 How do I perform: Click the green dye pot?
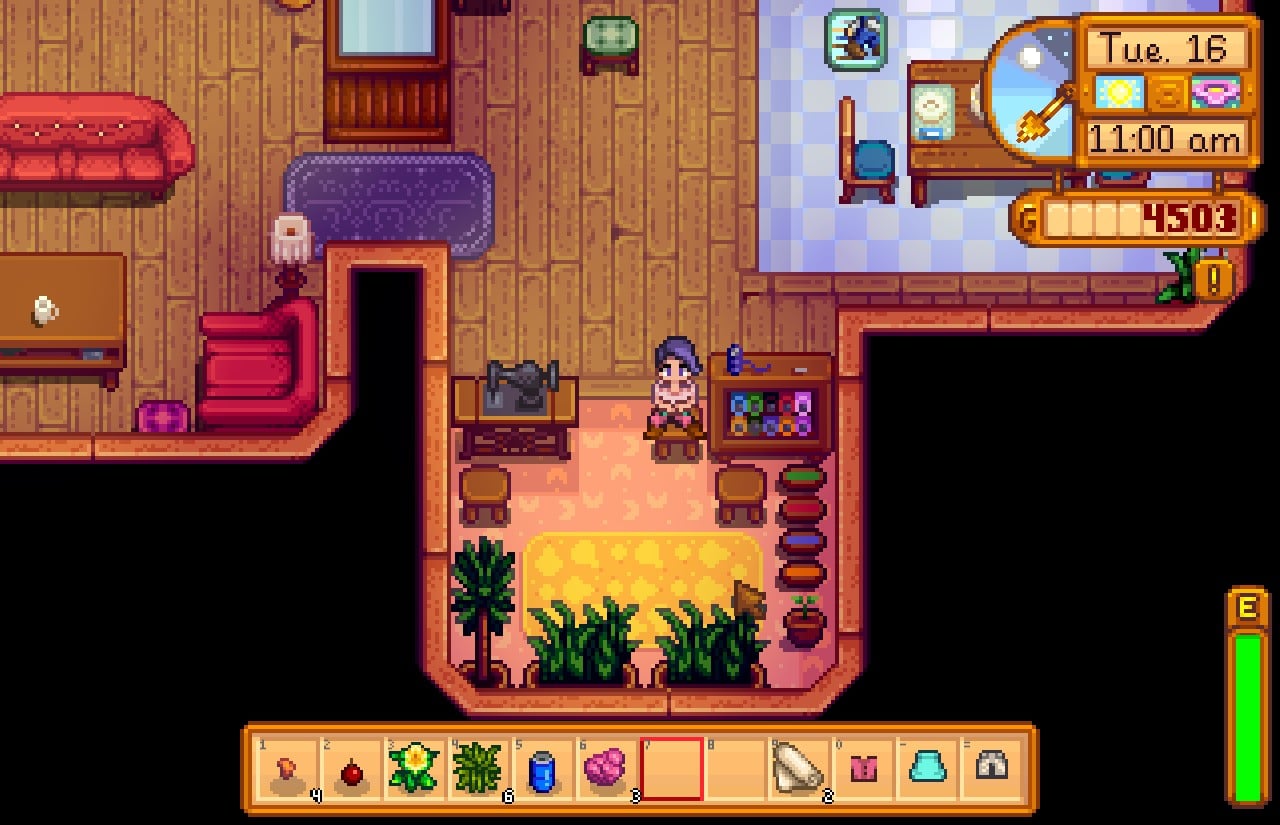[803, 475]
